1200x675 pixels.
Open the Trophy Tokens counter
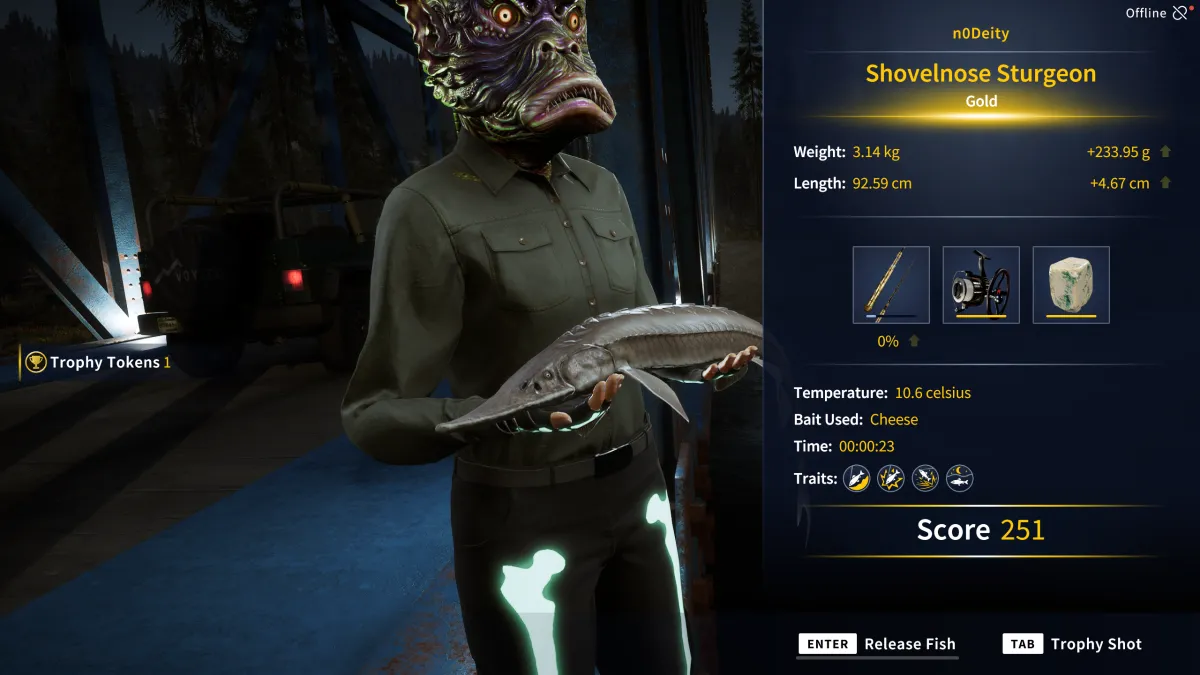click(98, 362)
